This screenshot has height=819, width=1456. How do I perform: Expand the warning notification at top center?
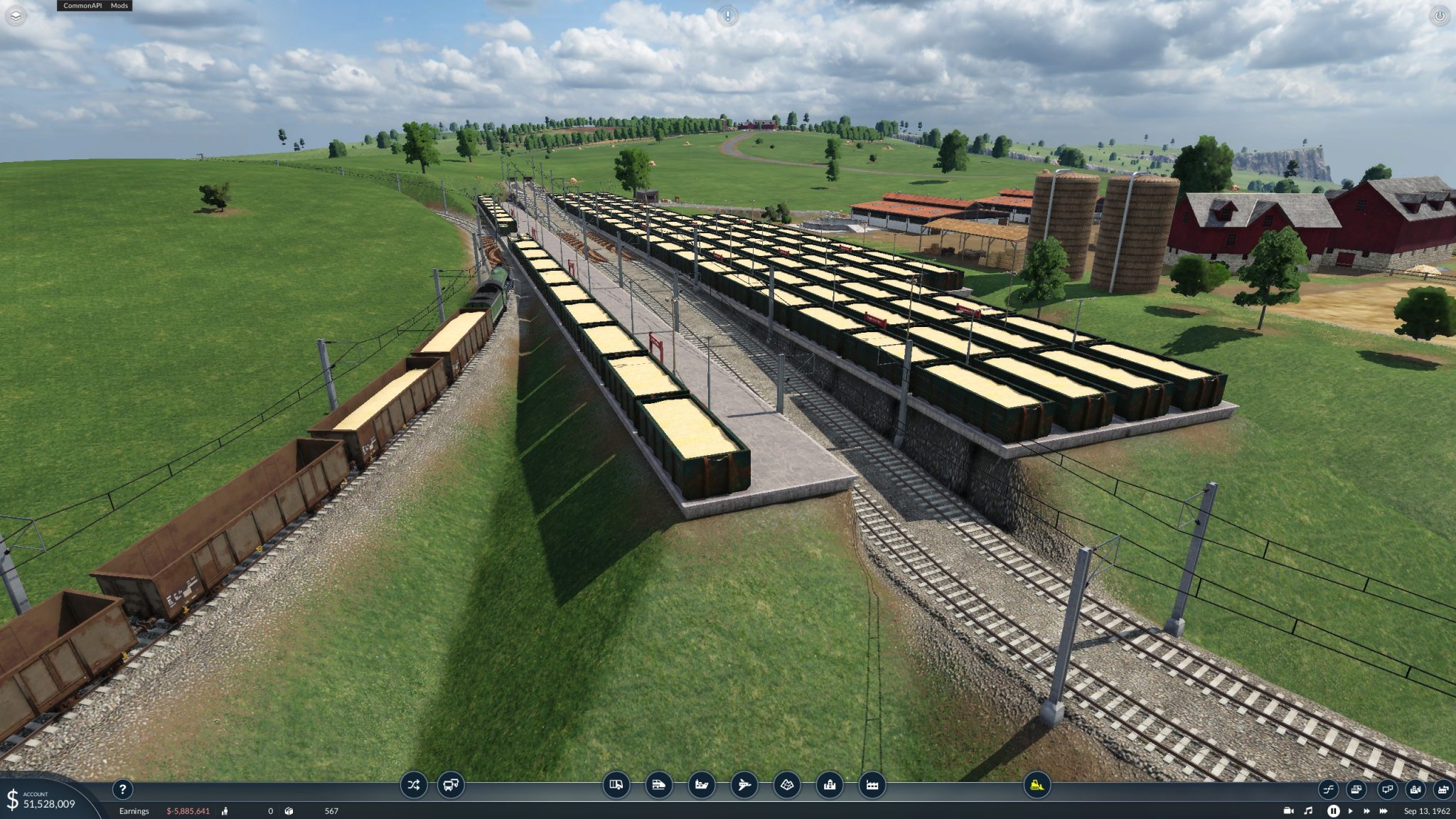tap(727, 16)
